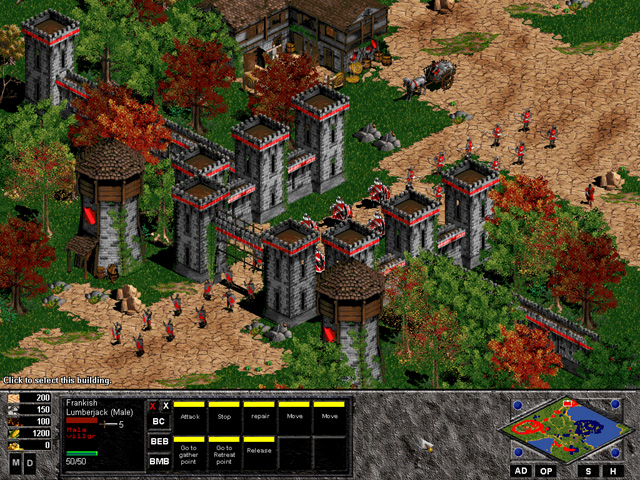The image size is (640, 480).
Task: Select the S button below the minimap
Action: point(588,470)
